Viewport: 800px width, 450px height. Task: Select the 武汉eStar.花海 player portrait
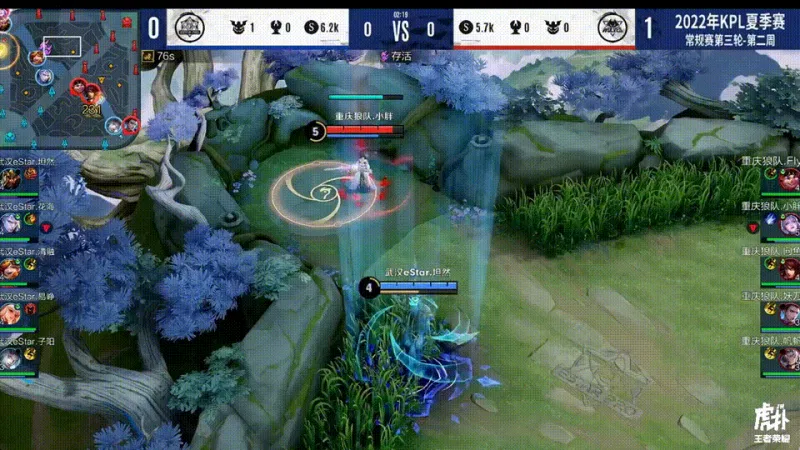11,225
